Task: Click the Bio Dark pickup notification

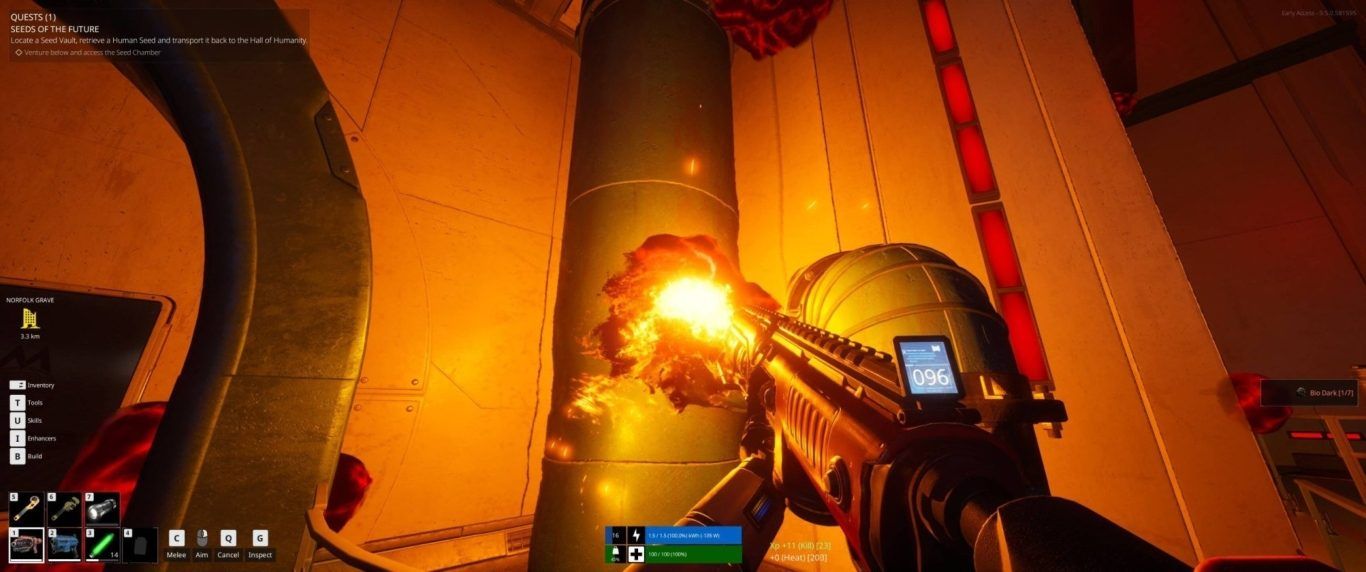Action: pos(1308,393)
